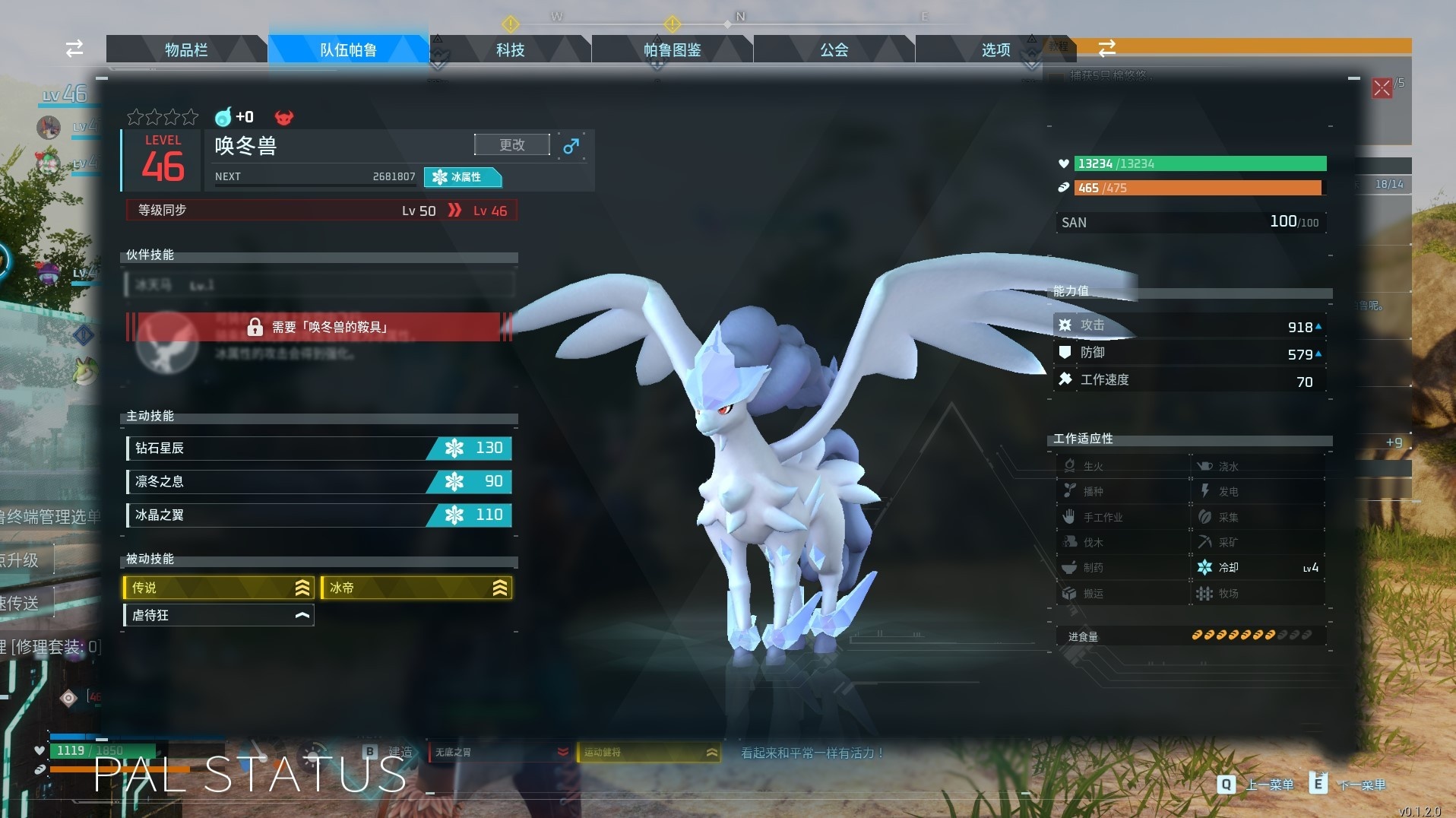This screenshot has width=1456, height=818.
Task: Open the 公会 guild tab
Action: [834, 50]
